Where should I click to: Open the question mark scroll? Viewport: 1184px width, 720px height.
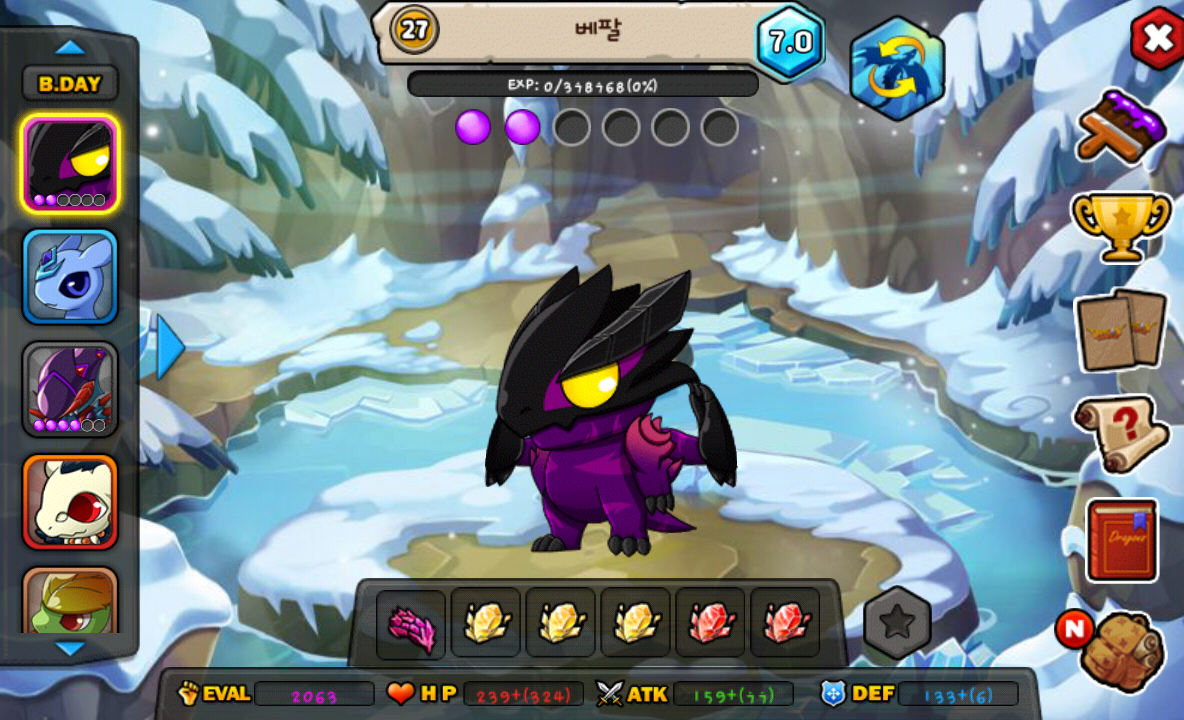coord(1121,433)
